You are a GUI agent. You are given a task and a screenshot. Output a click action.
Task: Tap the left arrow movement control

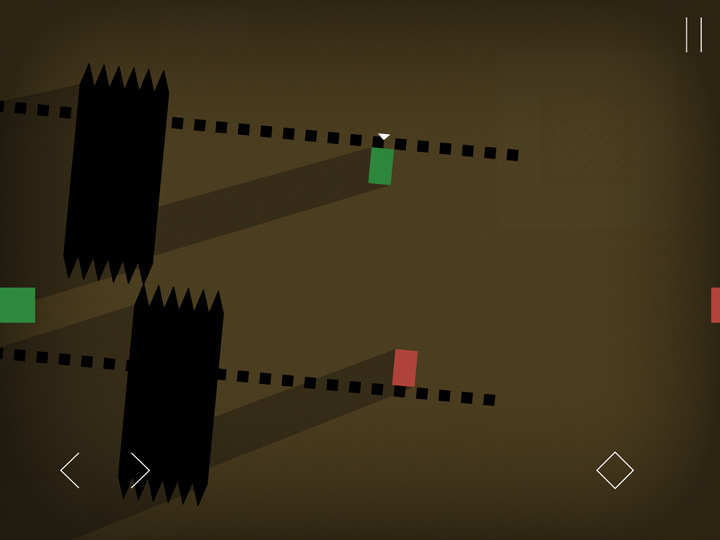(x=71, y=470)
